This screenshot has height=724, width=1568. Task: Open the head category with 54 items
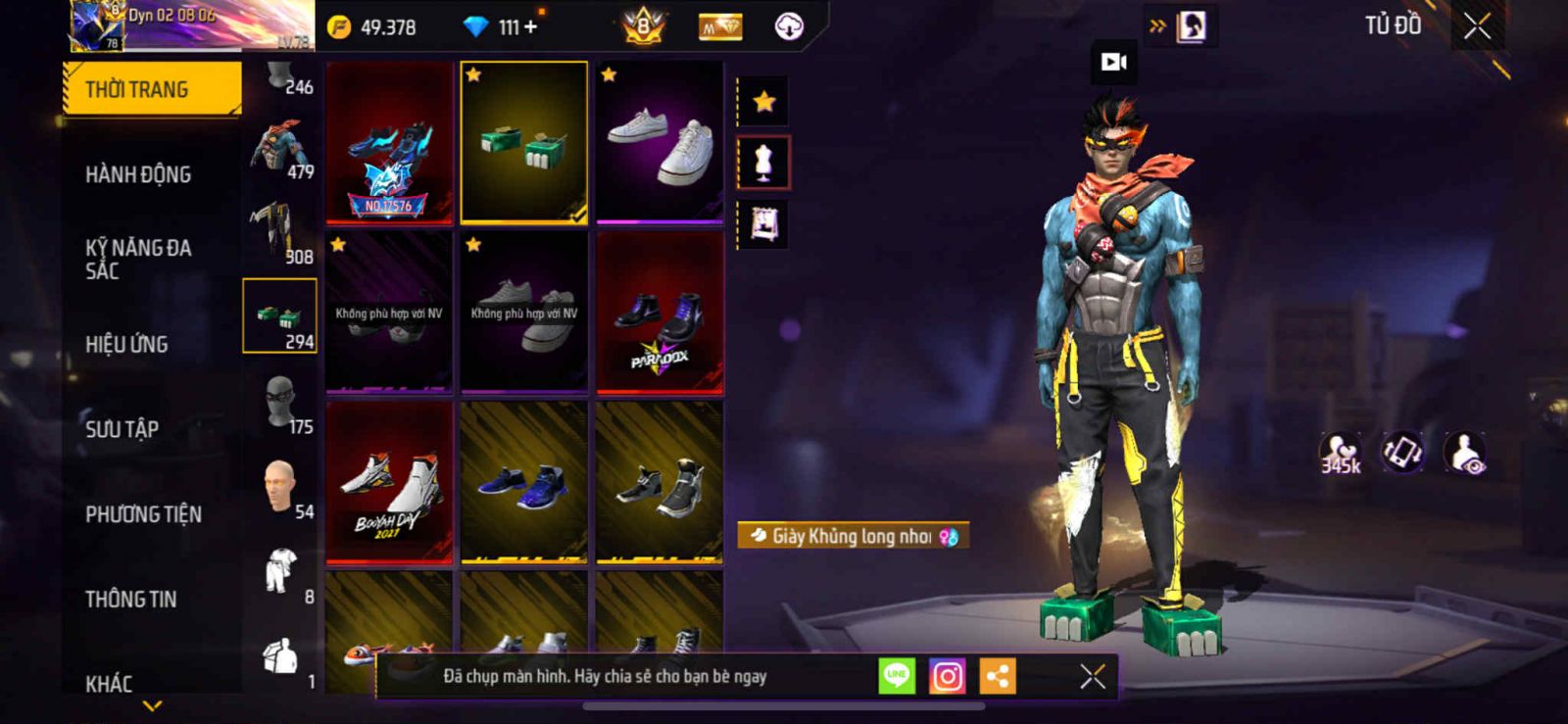[x=280, y=487]
